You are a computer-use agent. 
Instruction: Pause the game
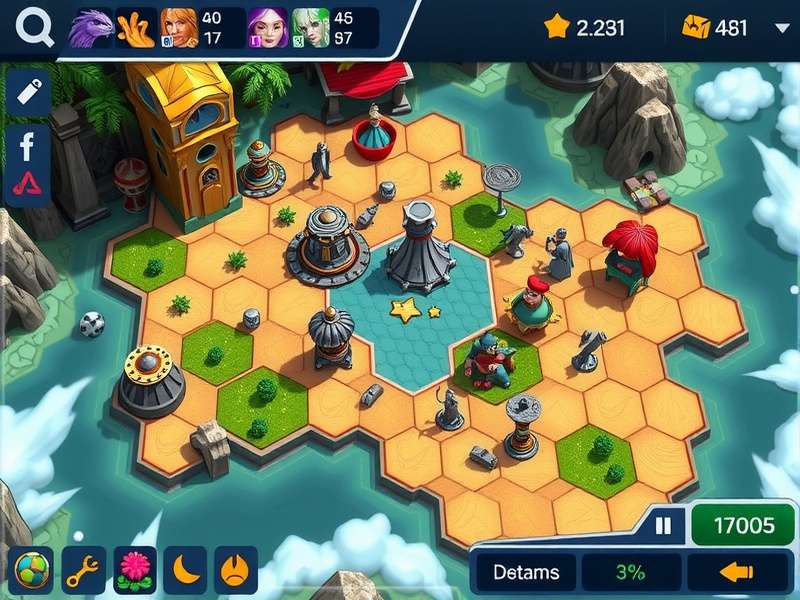click(663, 525)
